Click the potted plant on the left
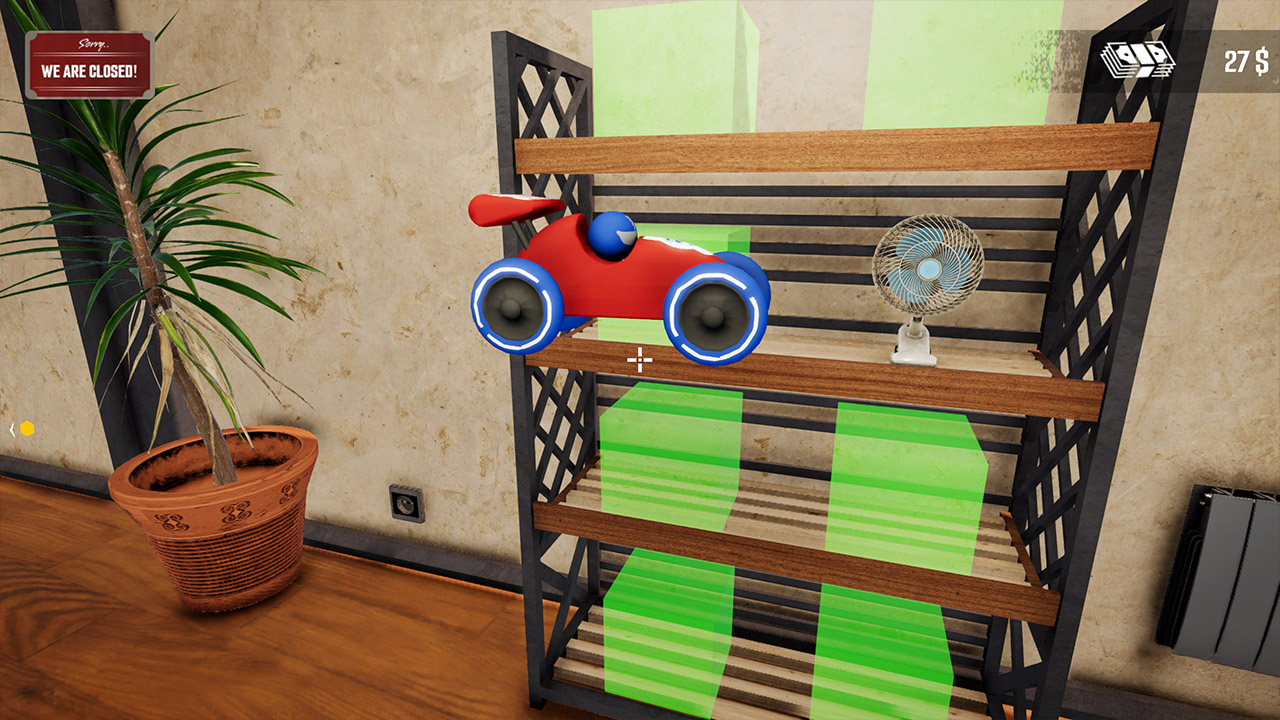 tap(200, 480)
